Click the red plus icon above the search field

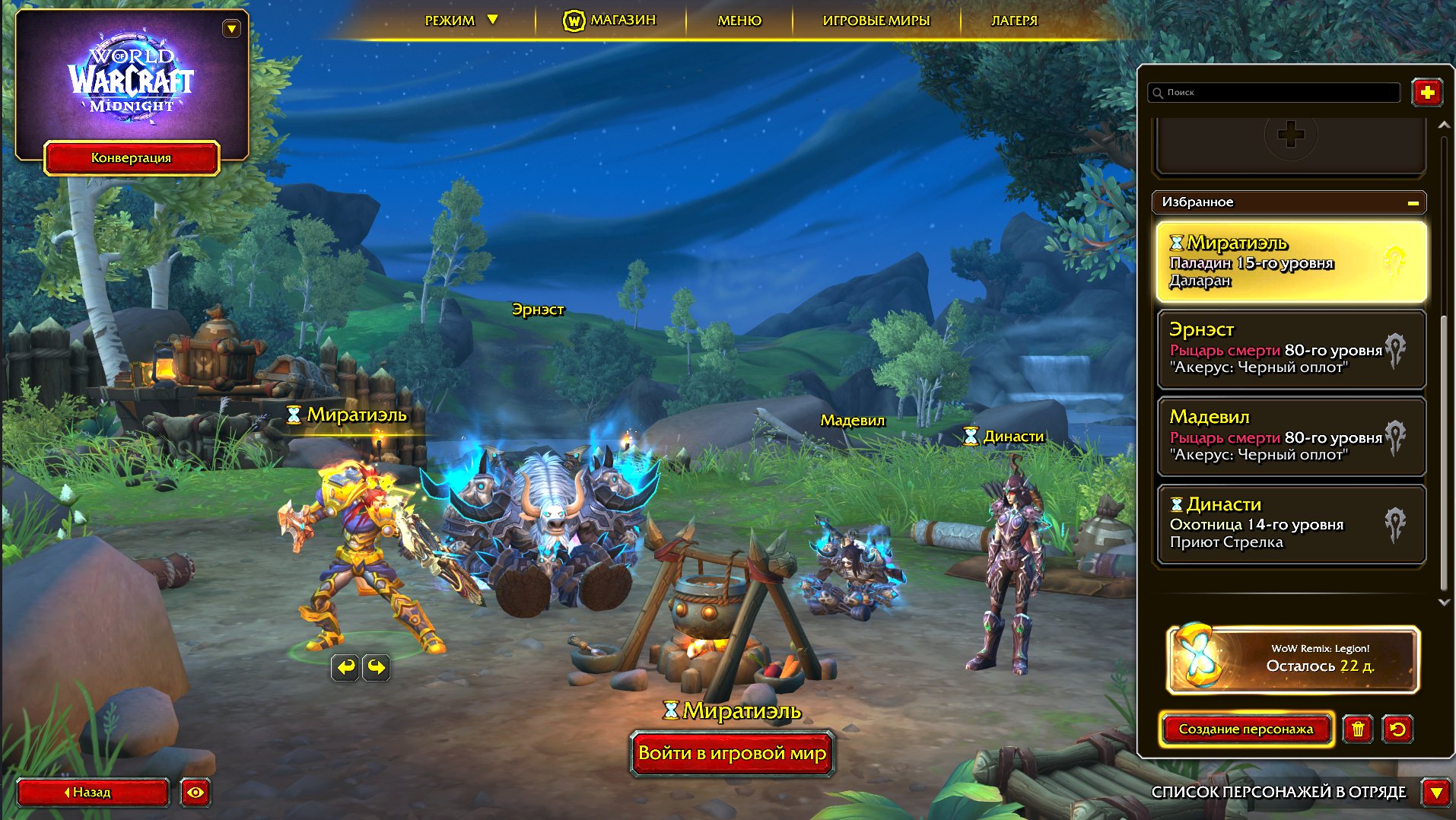point(1428,93)
